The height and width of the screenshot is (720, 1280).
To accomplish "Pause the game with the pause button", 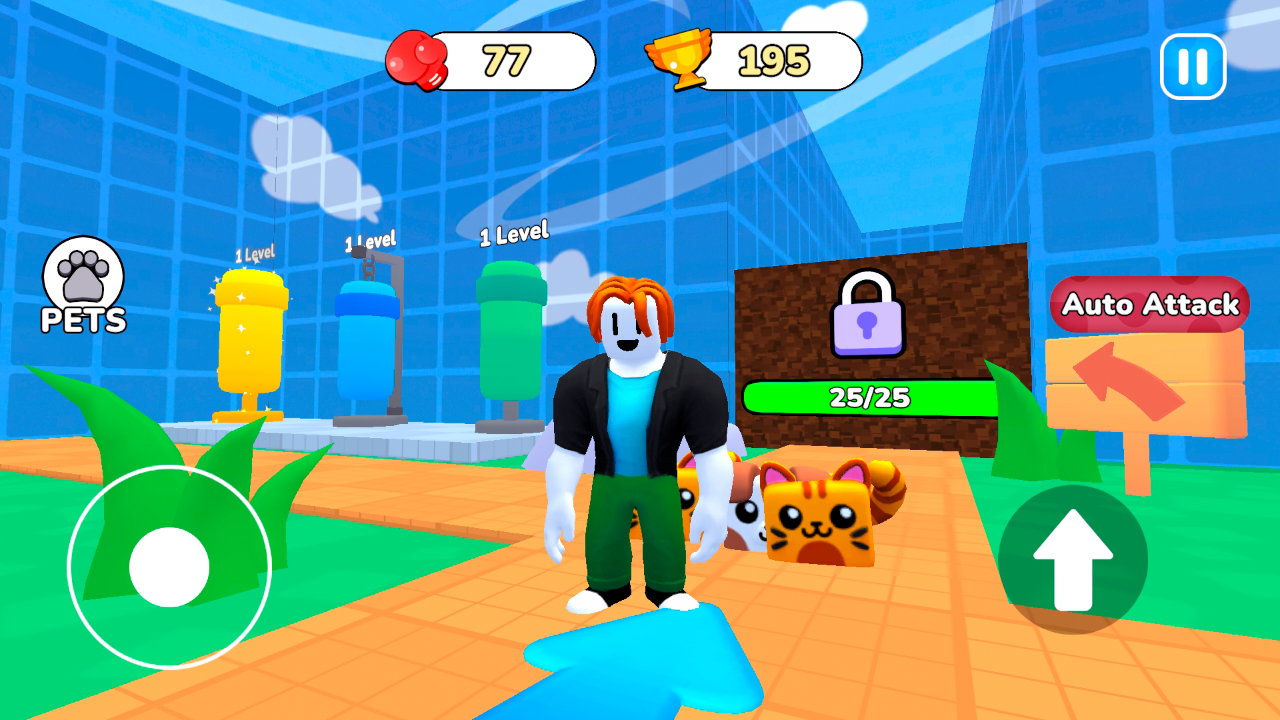I will coord(1193,64).
